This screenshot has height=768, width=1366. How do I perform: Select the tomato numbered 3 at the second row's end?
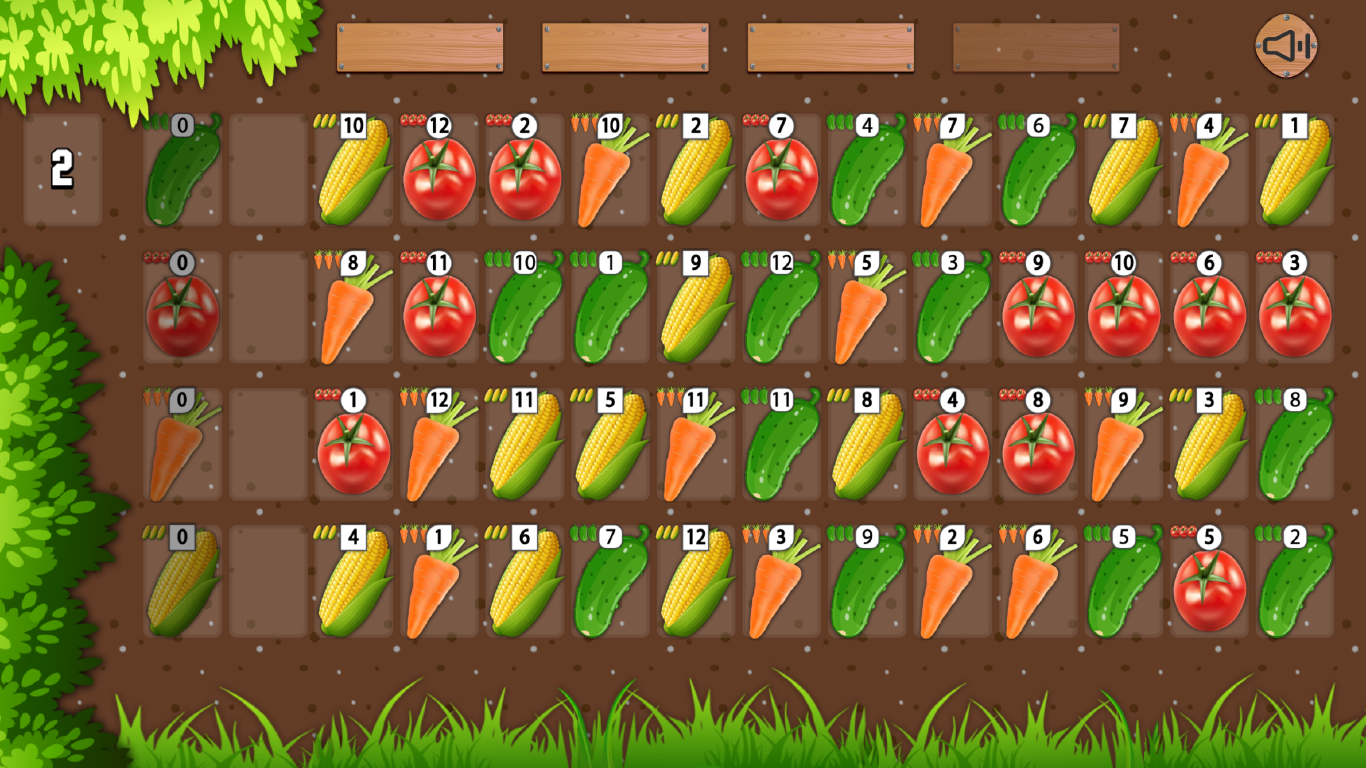1294,310
